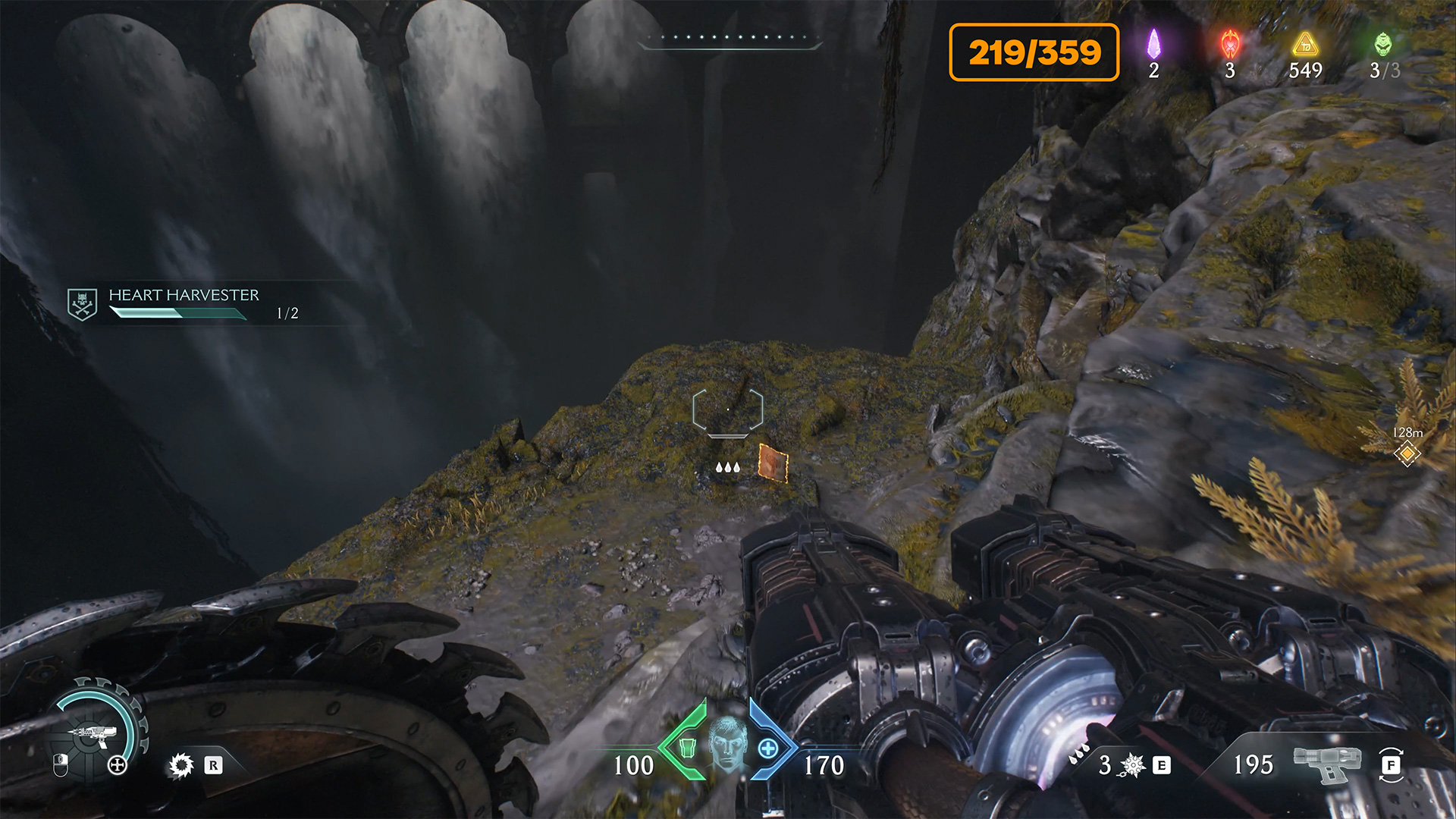Click the purple crystal currency icon
This screenshot has width=1456, height=819.
[1153, 44]
